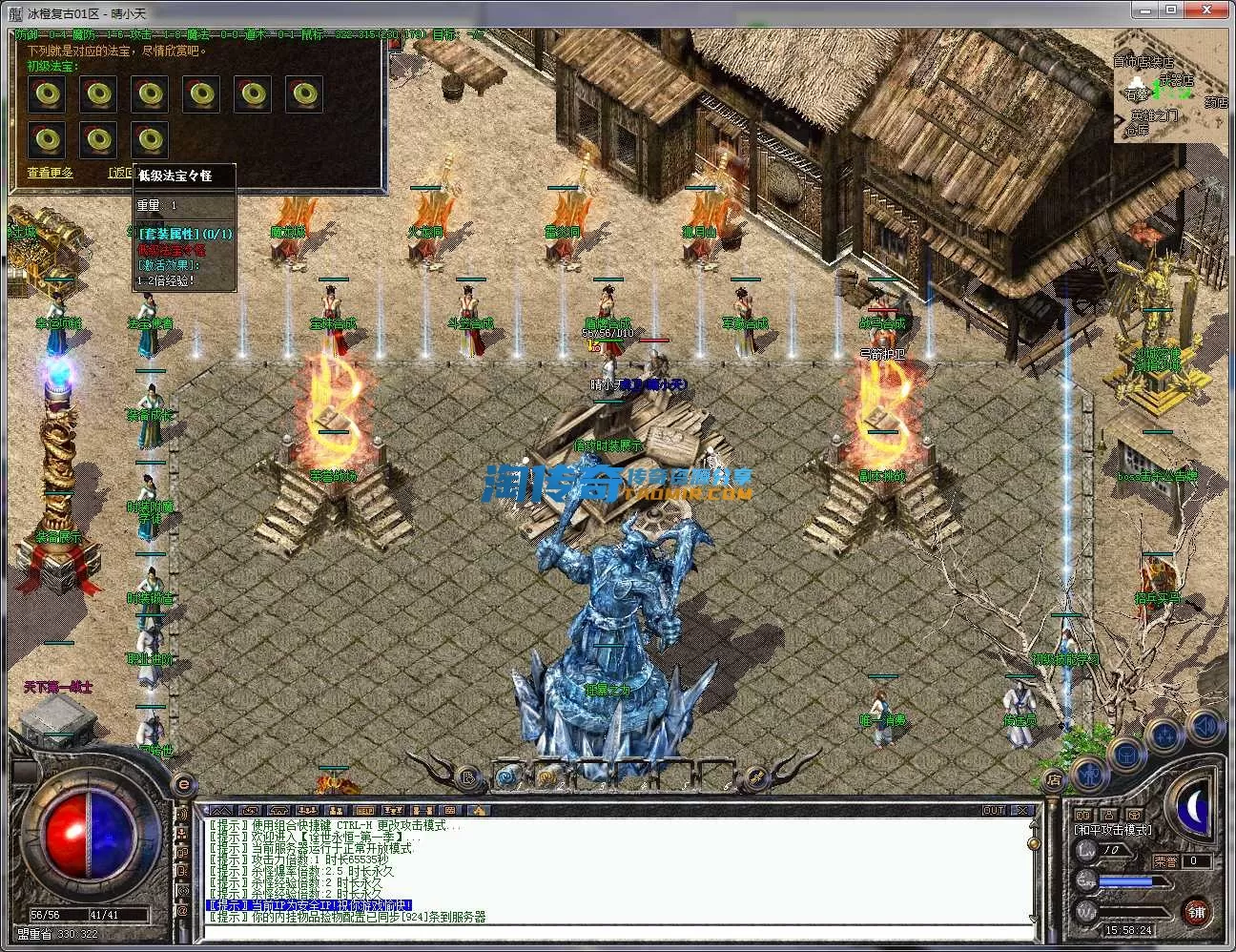Click the '@' button on the chat side strip

point(182,910)
